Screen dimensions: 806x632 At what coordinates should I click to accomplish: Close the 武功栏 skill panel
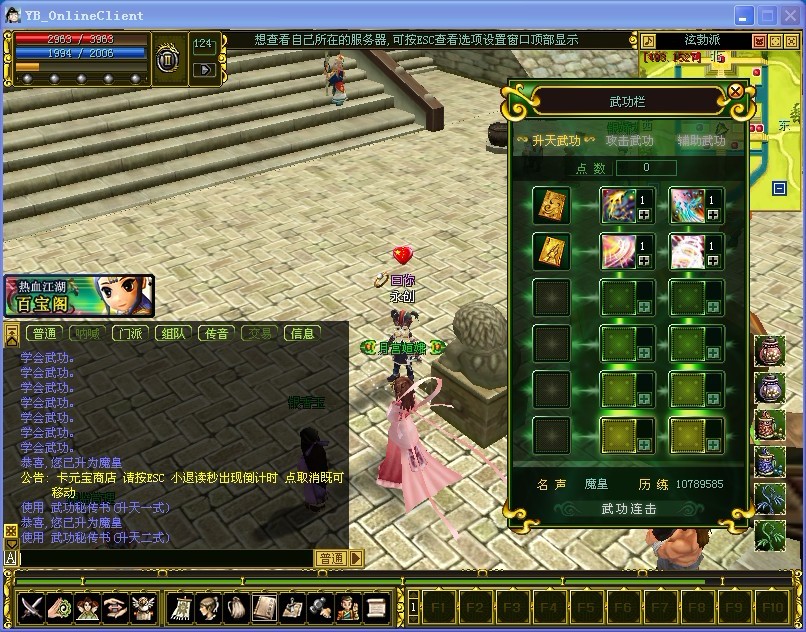pos(736,92)
